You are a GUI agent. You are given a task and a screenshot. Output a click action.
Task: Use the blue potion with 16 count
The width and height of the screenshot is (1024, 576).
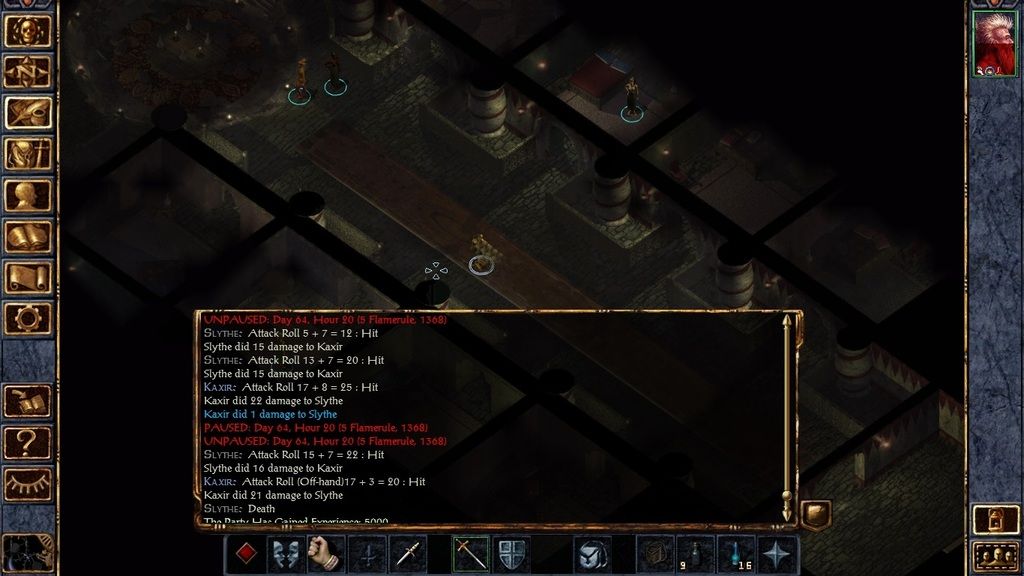736,554
